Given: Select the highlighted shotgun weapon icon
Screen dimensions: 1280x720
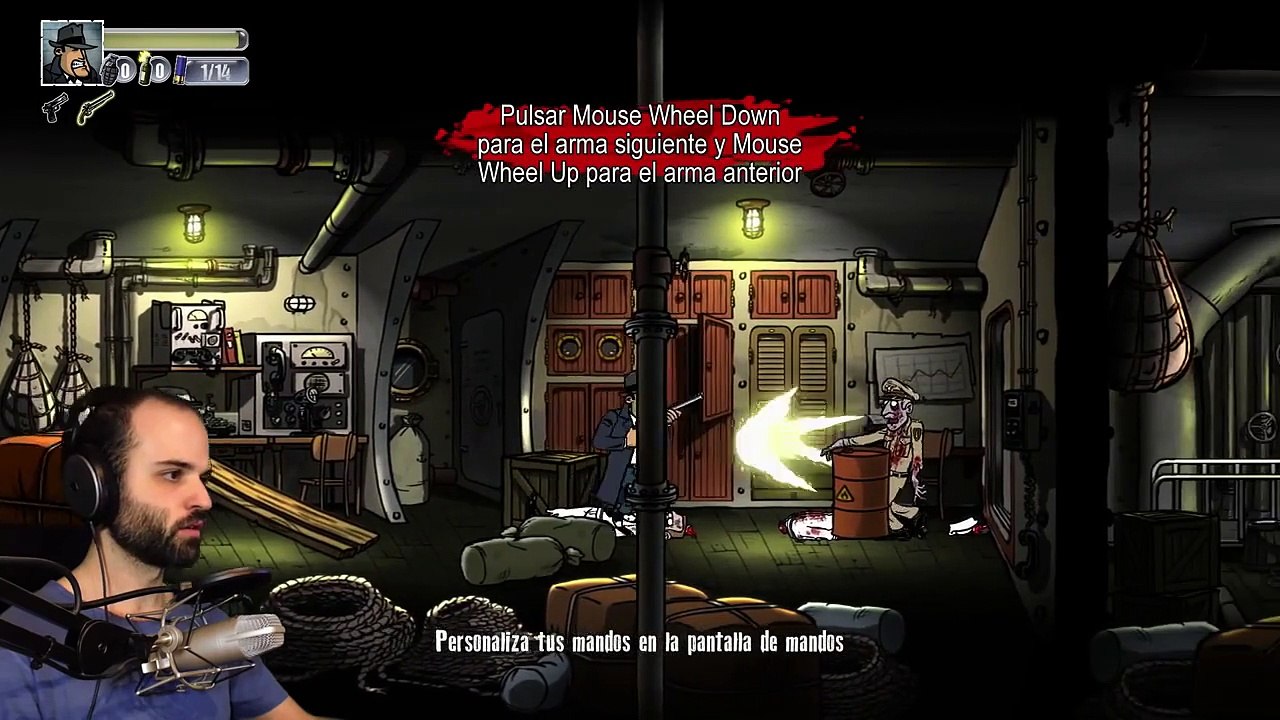Looking at the screenshot, I should 95,106.
